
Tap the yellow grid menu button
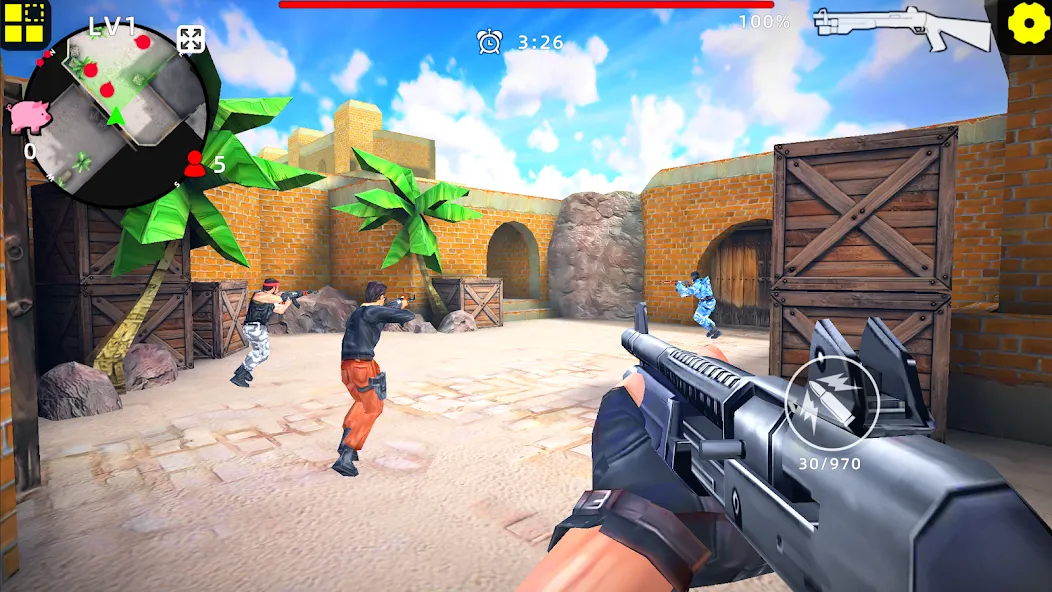click(x=24, y=24)
